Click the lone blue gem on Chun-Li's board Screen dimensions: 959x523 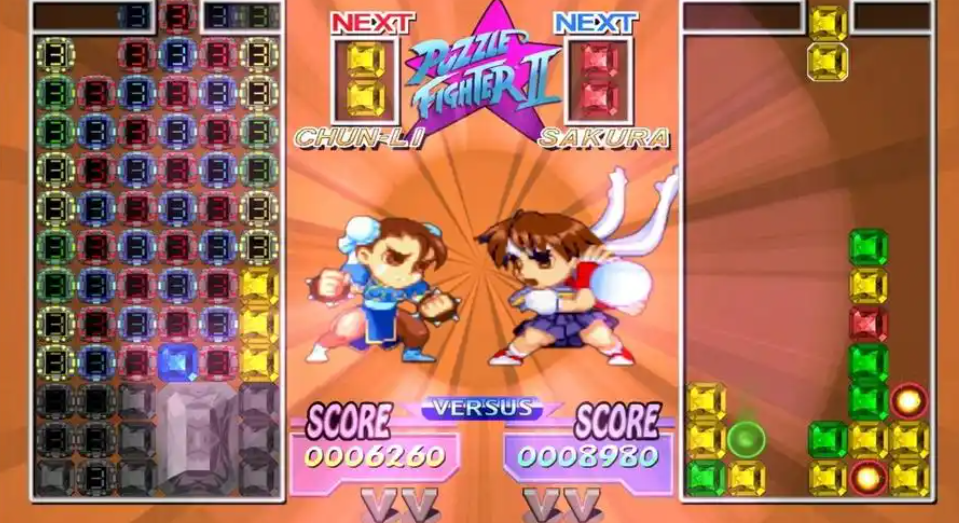178,361
